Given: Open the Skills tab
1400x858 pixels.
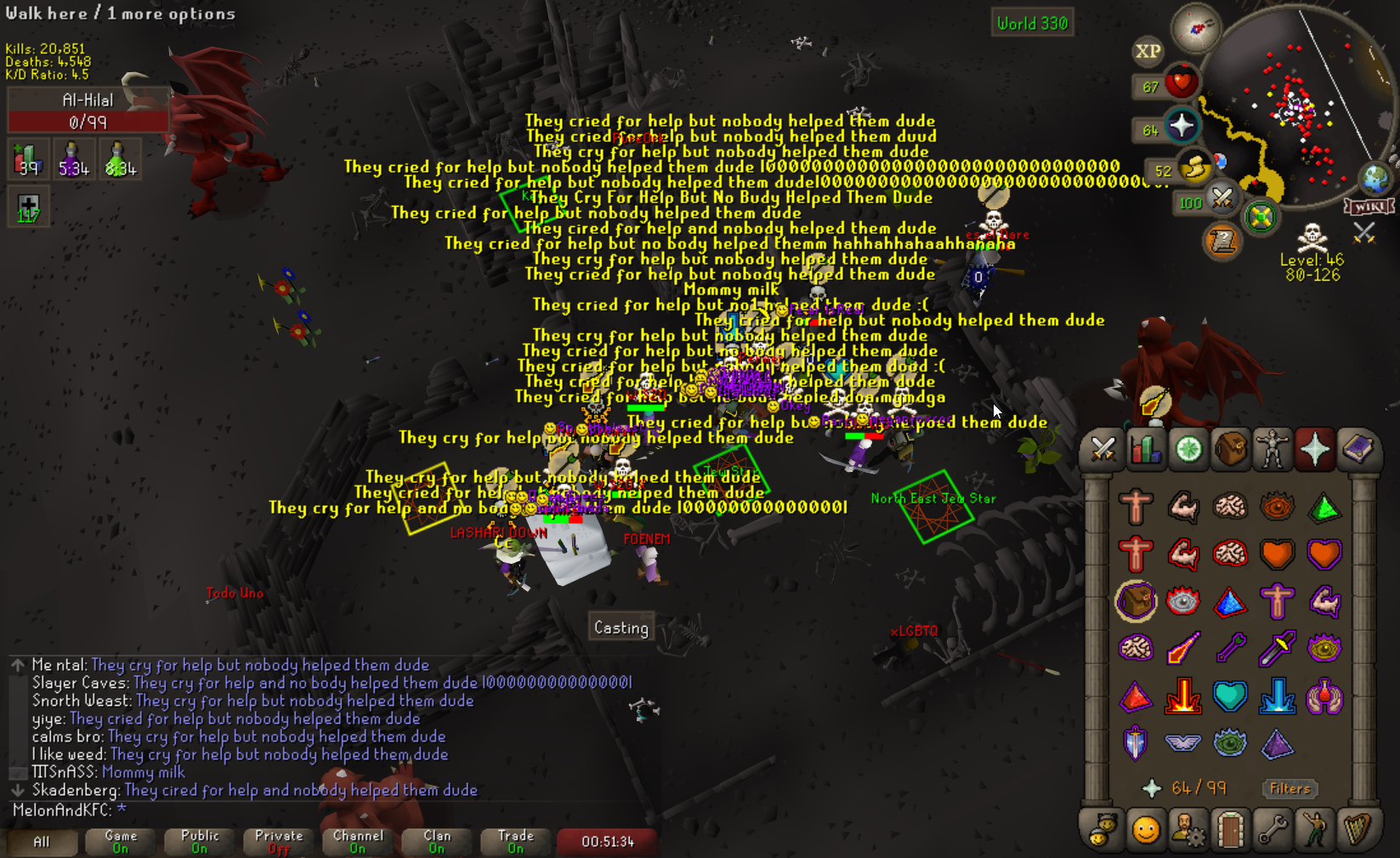Looking at the screenshot, I should (x=1145, y=449).
